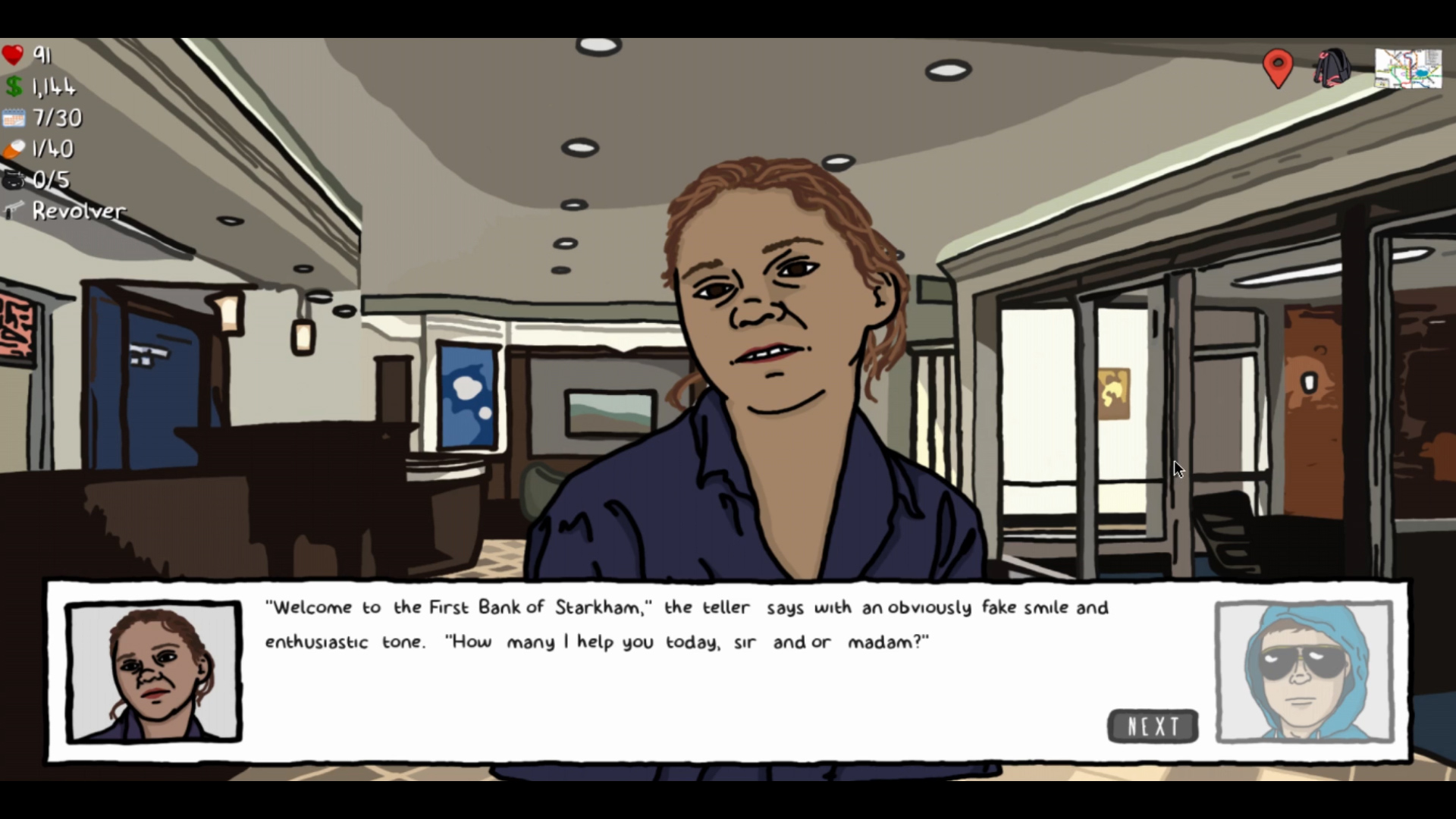Click the heart health icon

point(13,55)
